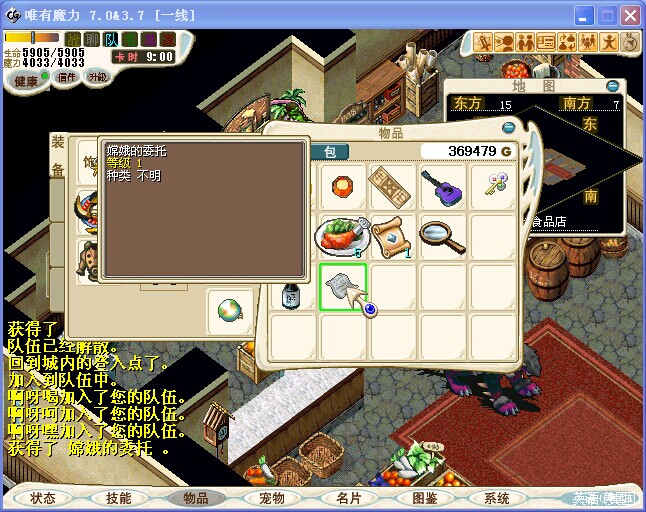The height and width of the screenshot is (512, 646).
Task: Open the 宠物 pets menu
Action: [x=271, y=497]
